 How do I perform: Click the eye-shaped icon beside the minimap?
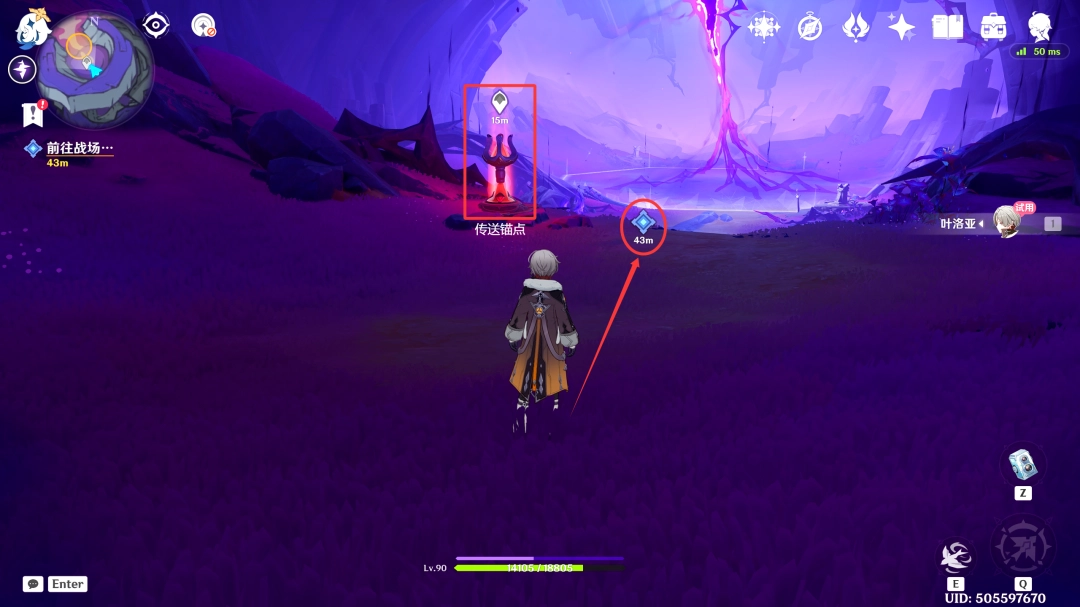(156, 25)
